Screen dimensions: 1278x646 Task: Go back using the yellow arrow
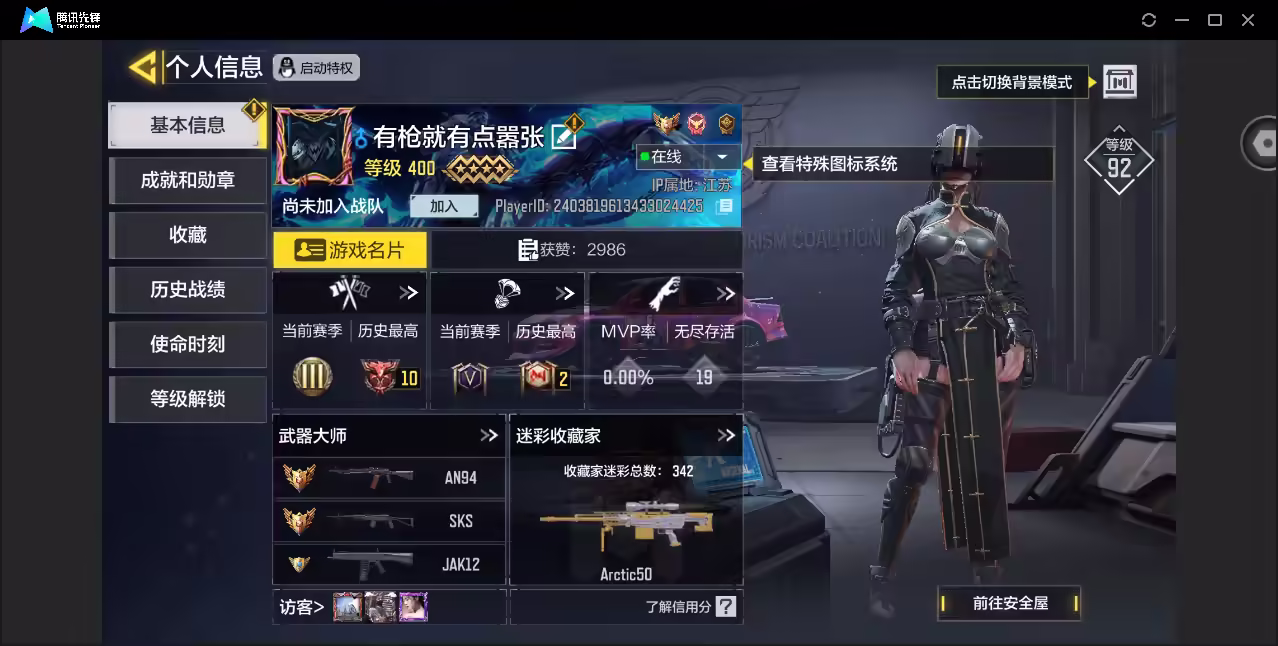[143, 67]
